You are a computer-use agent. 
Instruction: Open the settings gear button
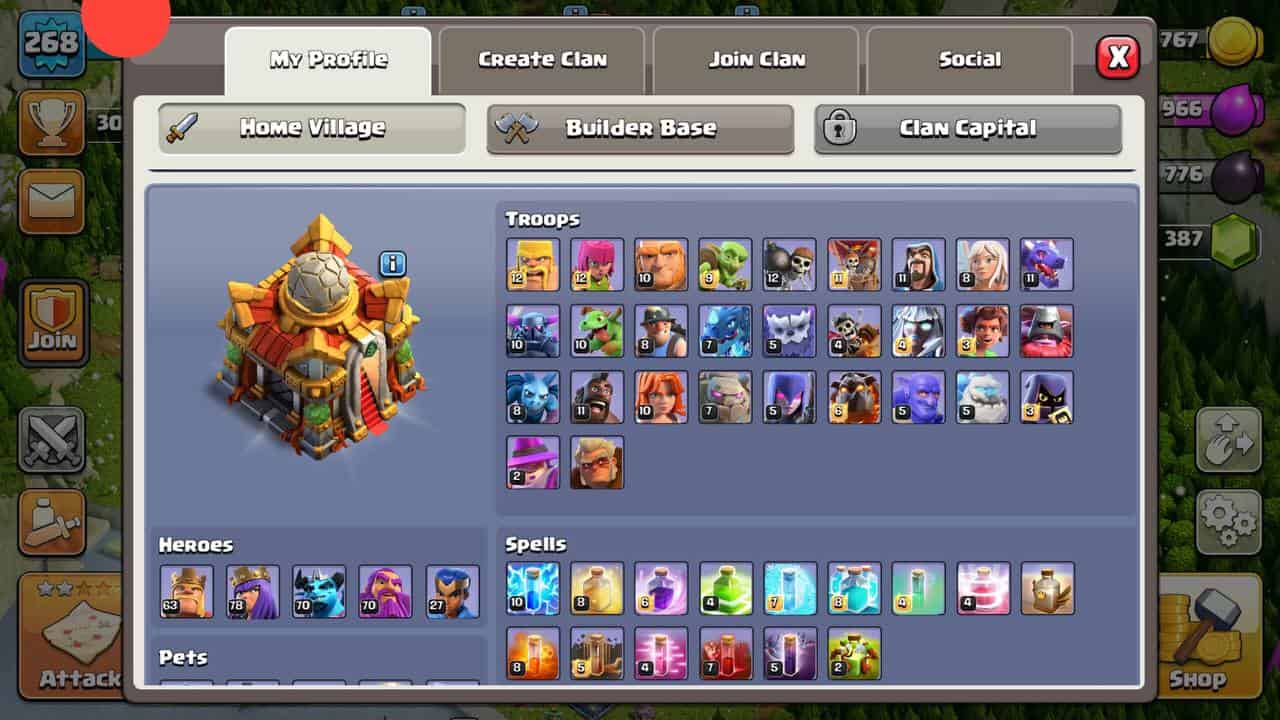1228,522
